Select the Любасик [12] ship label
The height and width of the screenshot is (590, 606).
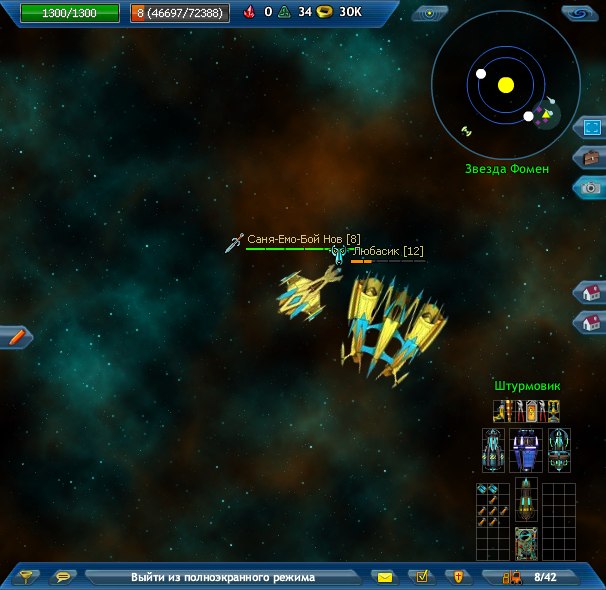(x=387, y=252)
